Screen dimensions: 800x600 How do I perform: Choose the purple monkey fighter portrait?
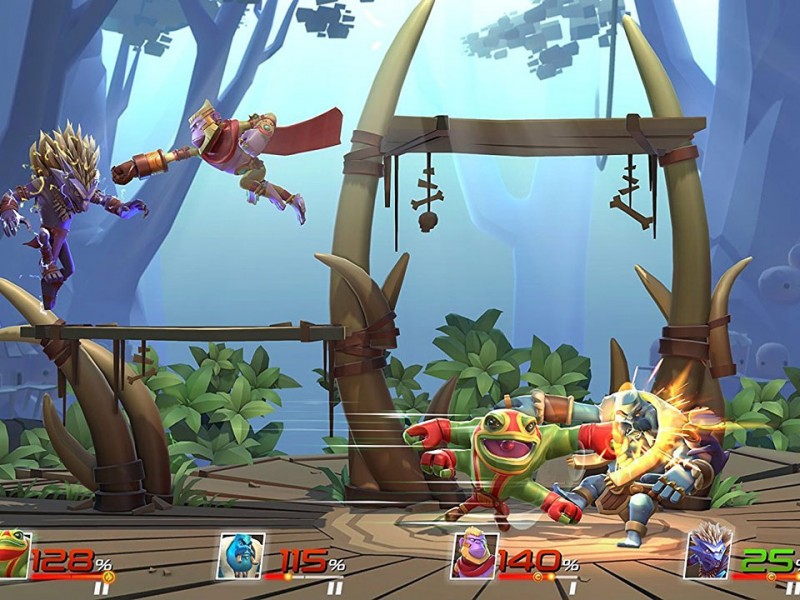pos(473,555)
